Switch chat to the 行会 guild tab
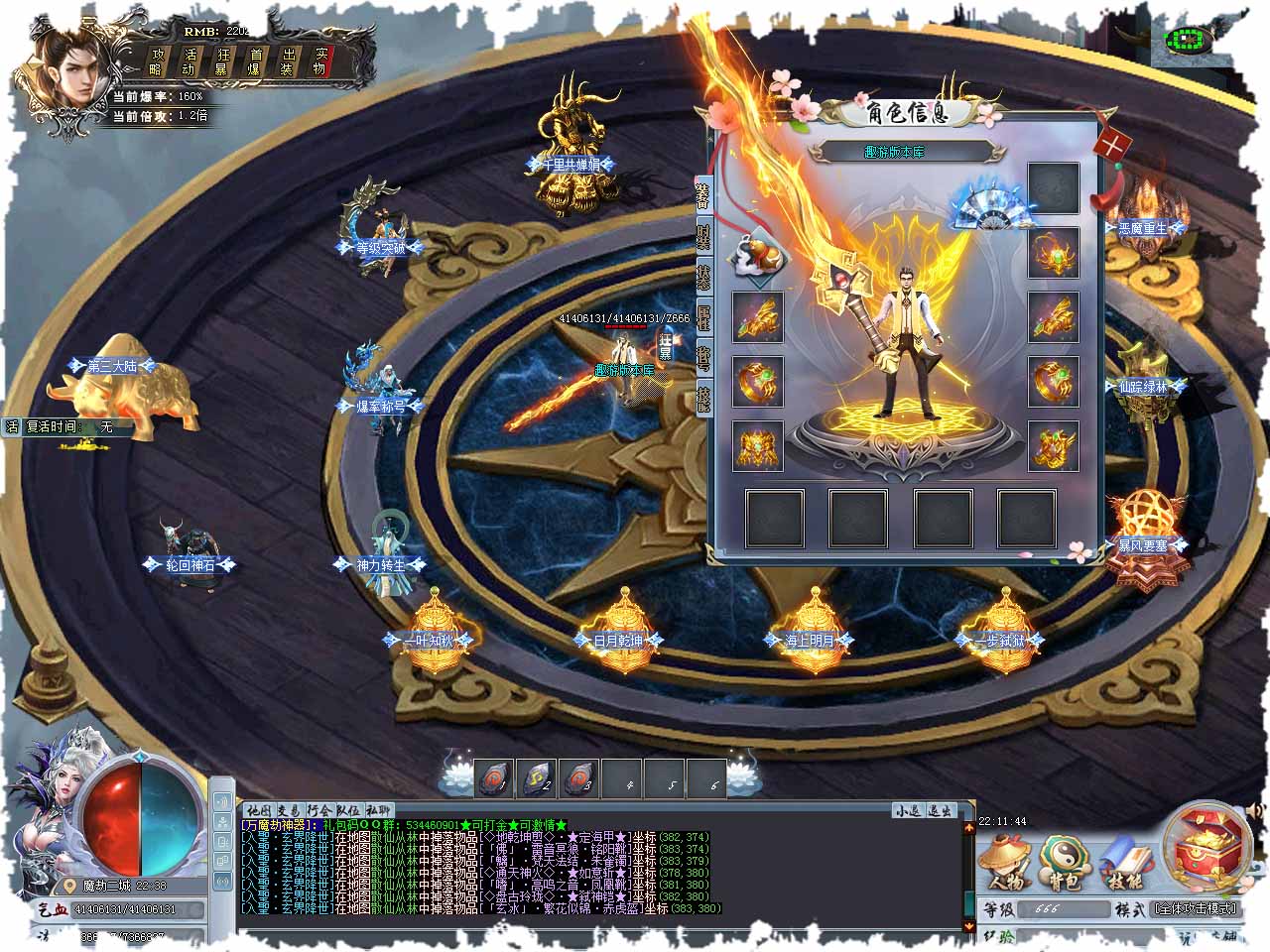The image size is (1270, 952). (320, 810)
